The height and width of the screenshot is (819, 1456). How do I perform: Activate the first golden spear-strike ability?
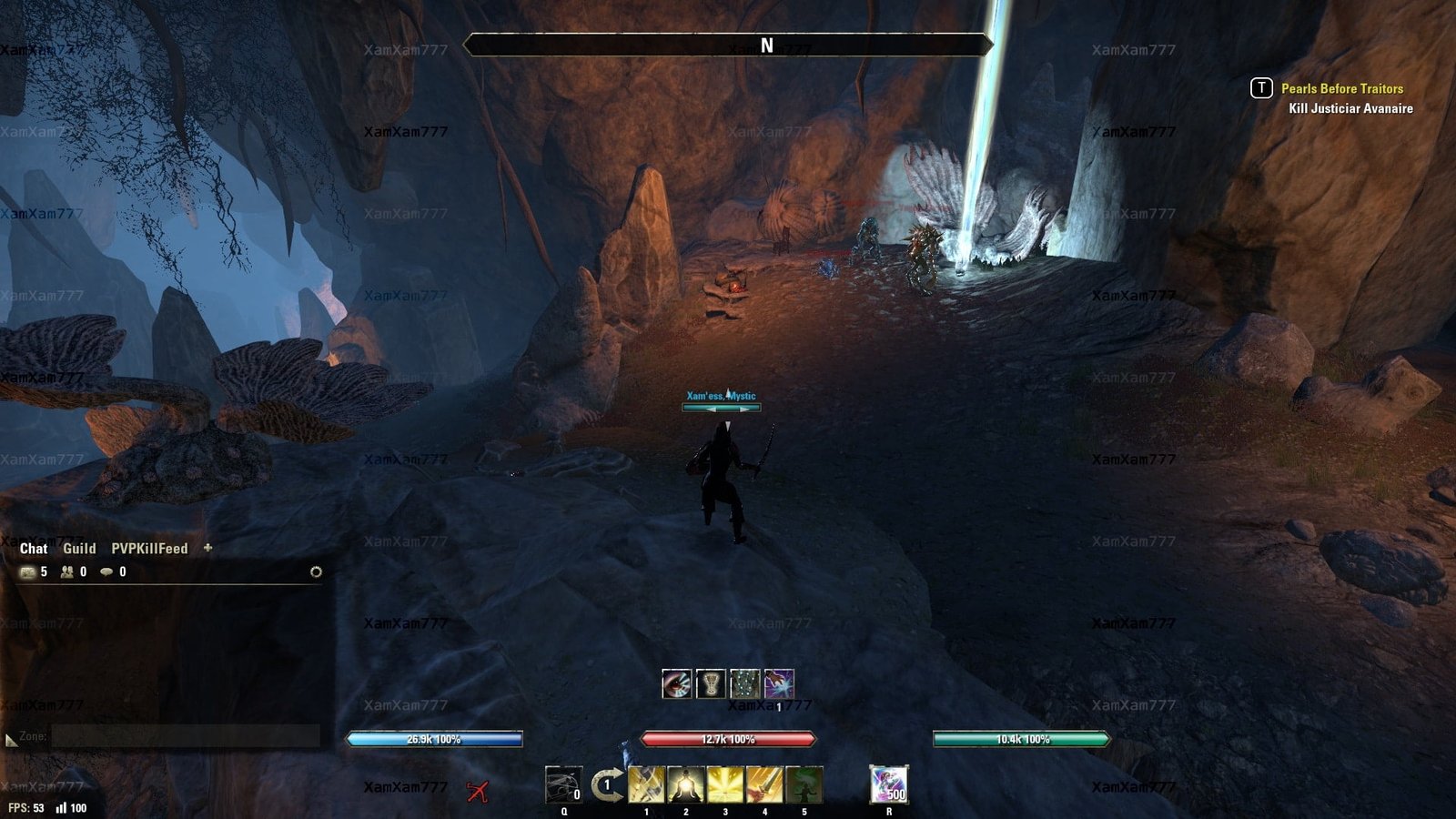click(x=646, y=784)
